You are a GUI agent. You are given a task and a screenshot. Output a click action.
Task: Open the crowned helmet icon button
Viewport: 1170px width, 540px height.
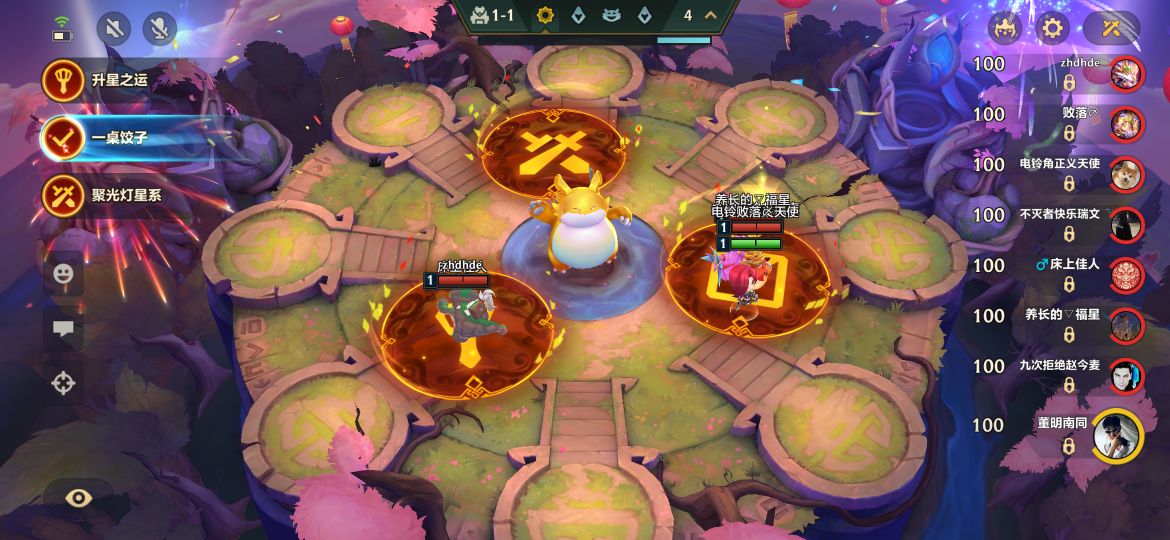(x=1004, y=27)
